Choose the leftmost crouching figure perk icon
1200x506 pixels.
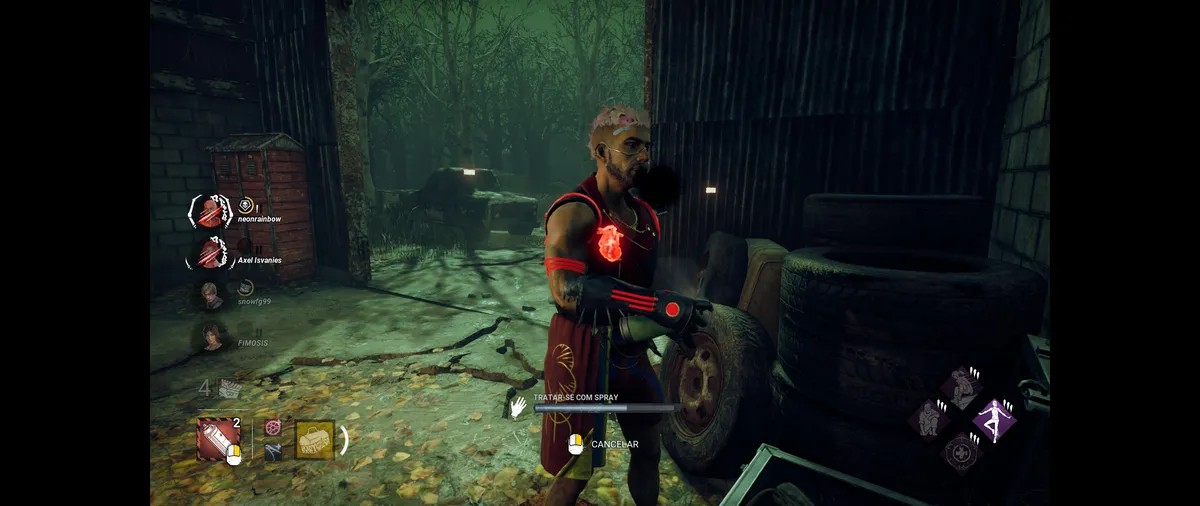point(929,419)
